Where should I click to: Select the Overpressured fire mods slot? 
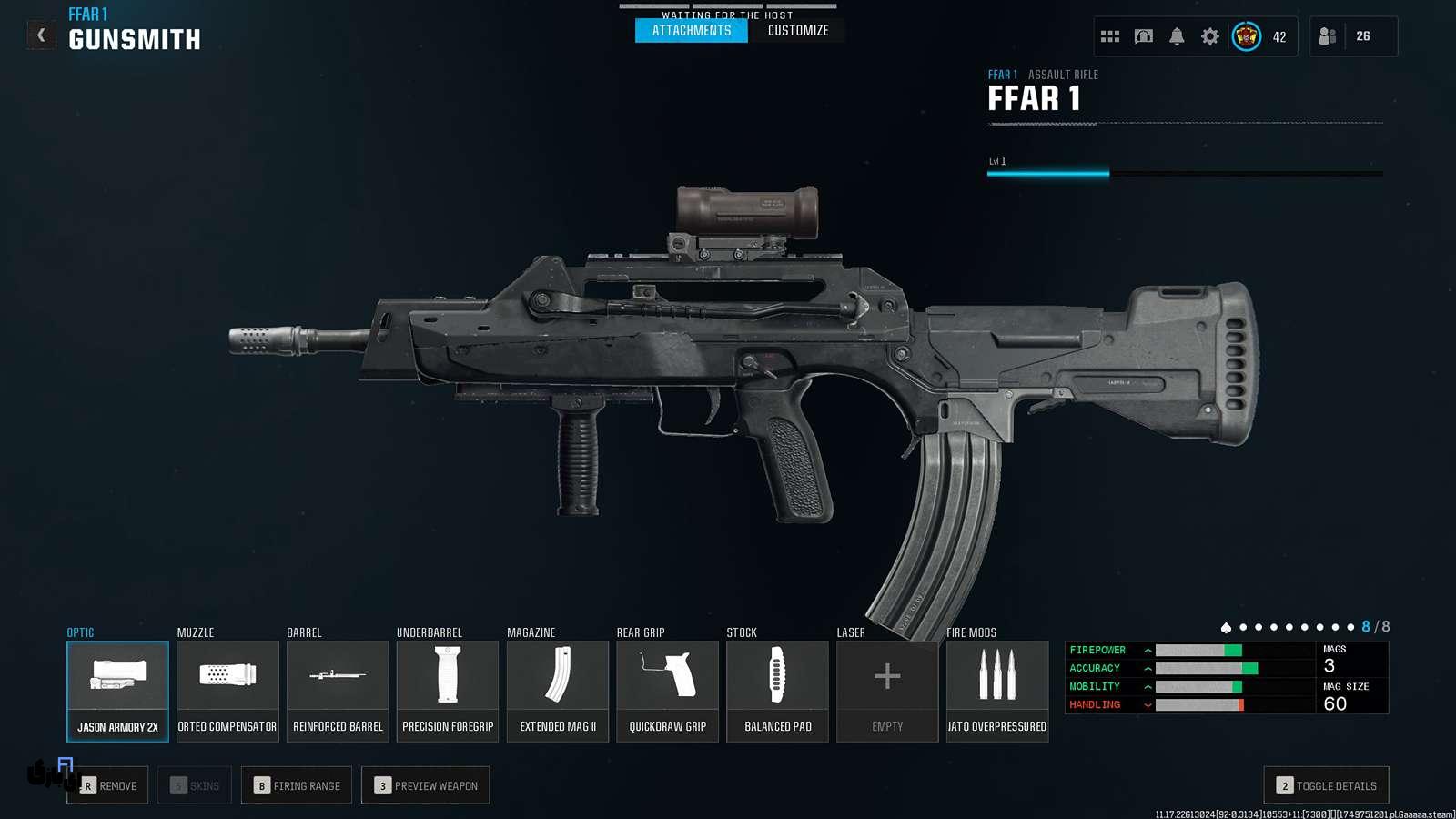point(997,691)
